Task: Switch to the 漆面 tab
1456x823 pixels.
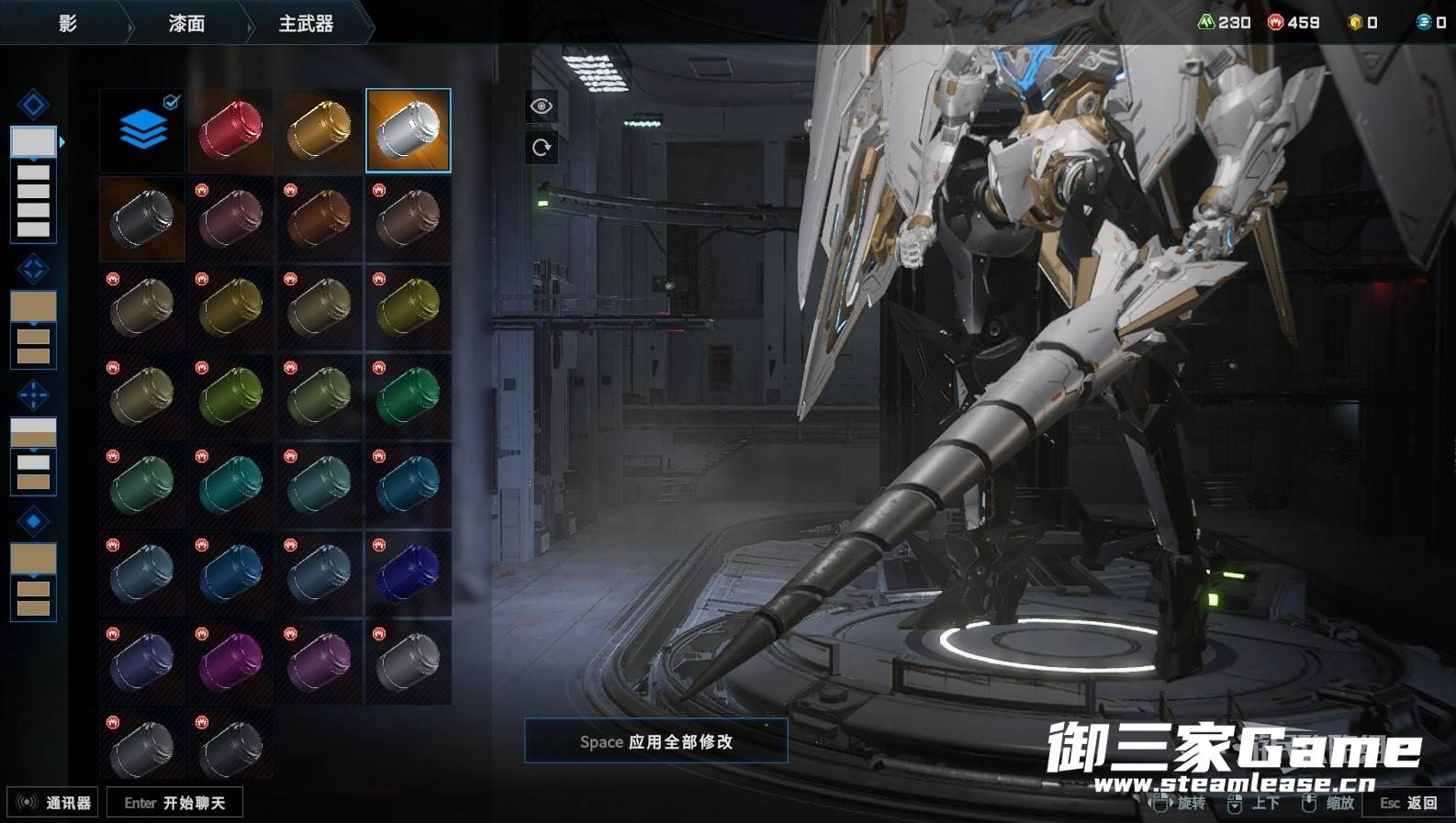Action: pos(186,23)
